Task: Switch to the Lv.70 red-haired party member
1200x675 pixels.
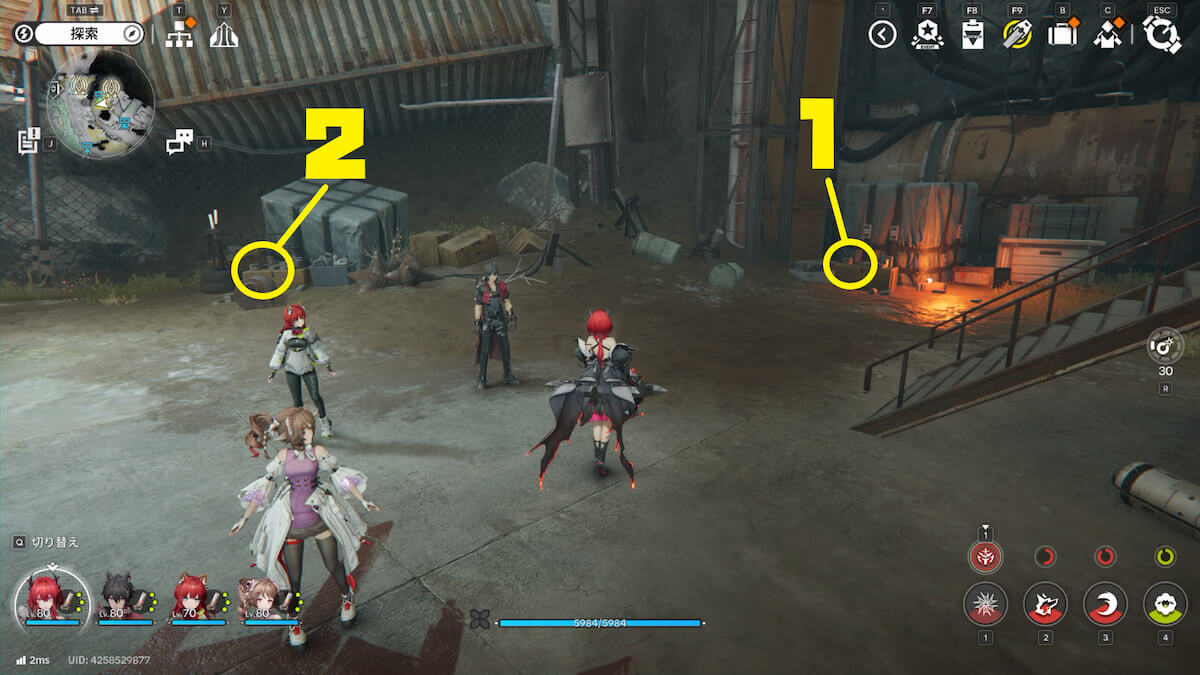Action: click(195, 597)
